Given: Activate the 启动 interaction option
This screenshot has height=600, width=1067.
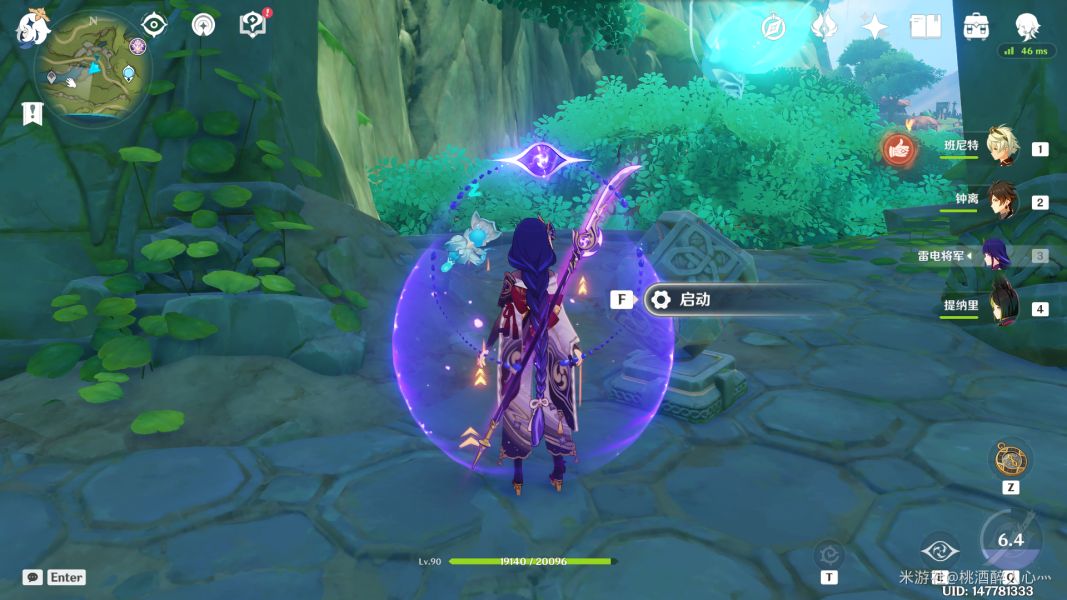Looking at the screenshot, I should point(694,299).
